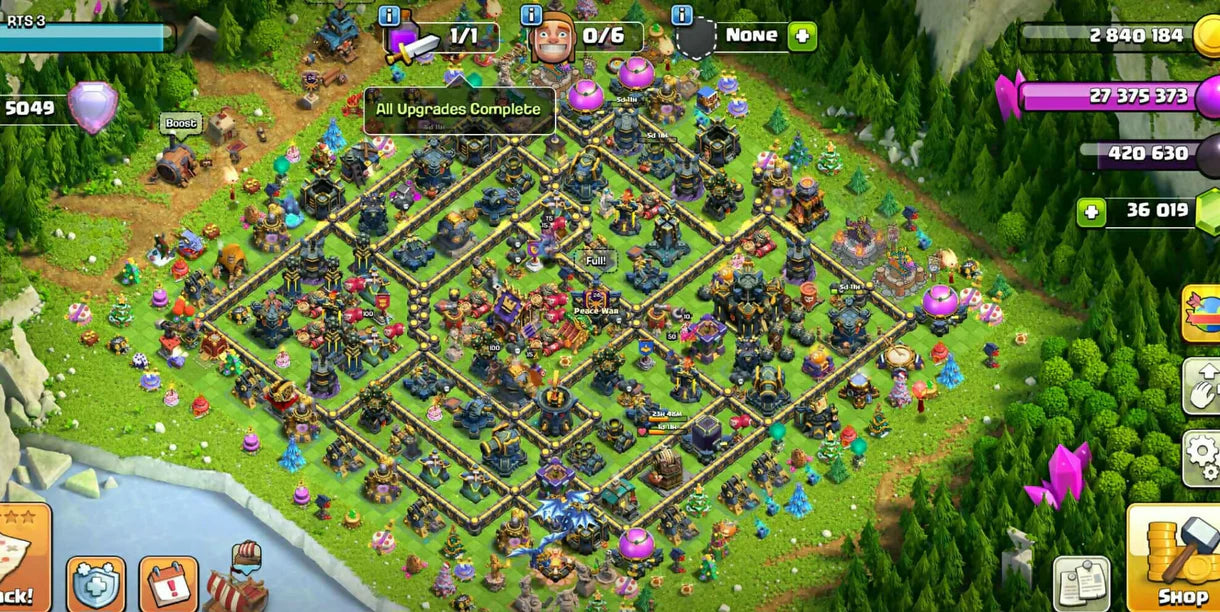Open the Shop menu
The image size is (1220, 612).
[1174, 562]
